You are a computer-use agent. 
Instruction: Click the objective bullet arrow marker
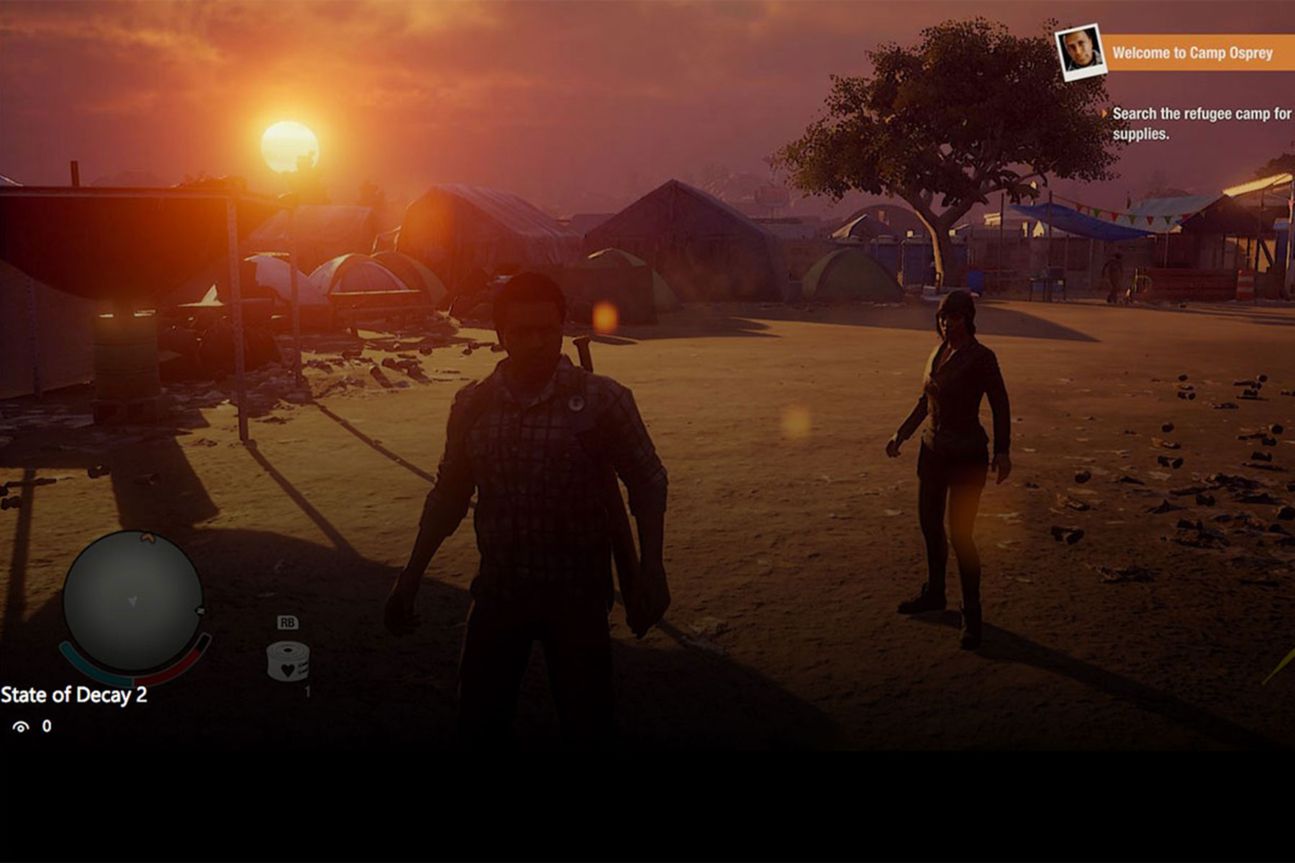tap(1105, 113)
